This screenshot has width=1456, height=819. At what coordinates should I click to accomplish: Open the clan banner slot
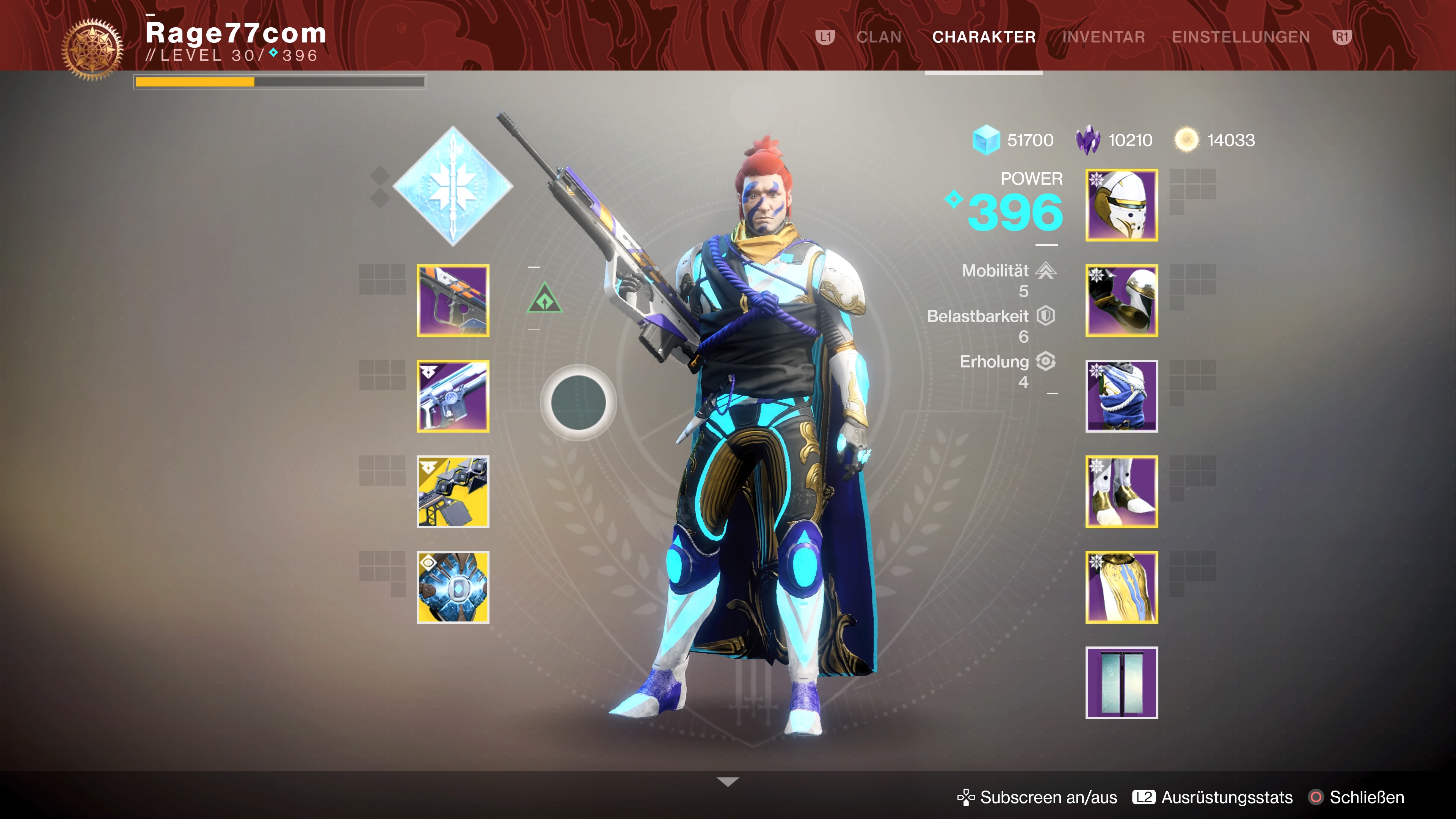(x=1122, y=683)
